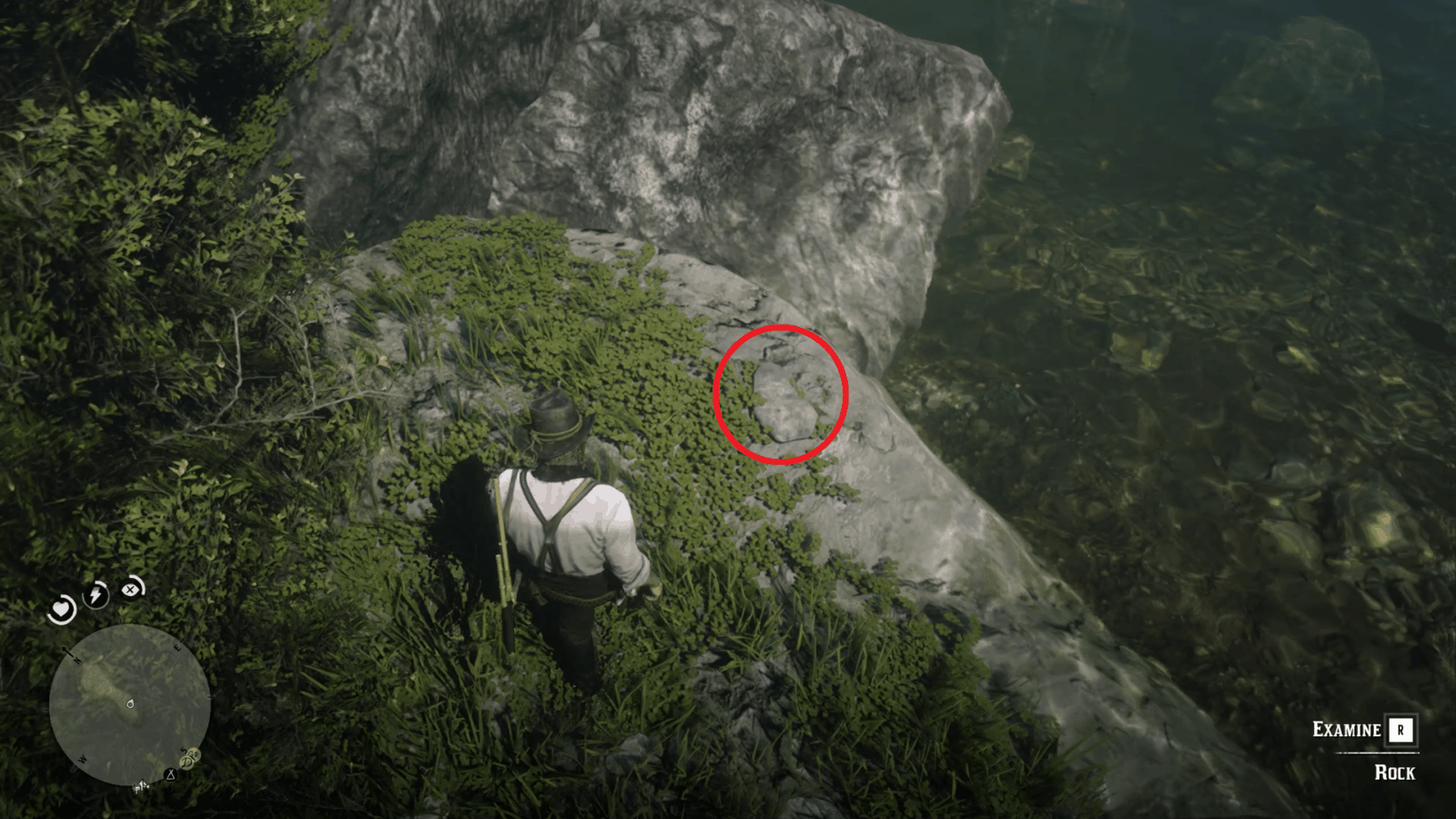Select the stamina lightning bolt core icon
The width and height of the screenshot is (1456, 819).
[x=96, y=594]
